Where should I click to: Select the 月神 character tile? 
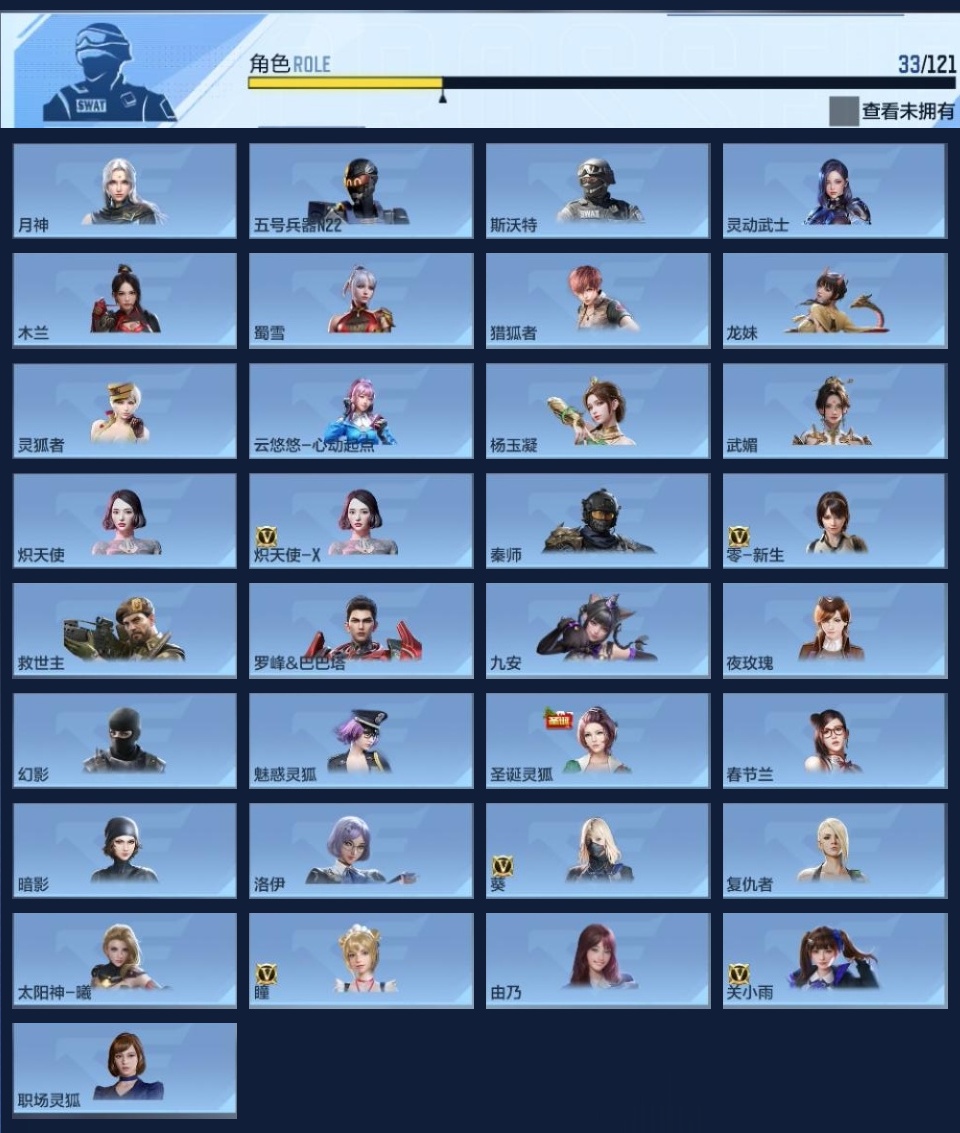[x=125, y=191]
